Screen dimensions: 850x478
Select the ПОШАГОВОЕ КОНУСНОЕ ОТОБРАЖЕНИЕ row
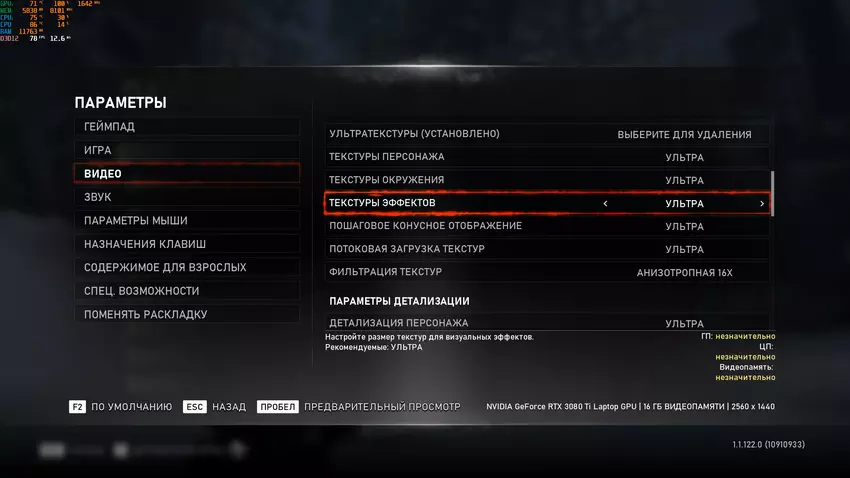[548, 226]
